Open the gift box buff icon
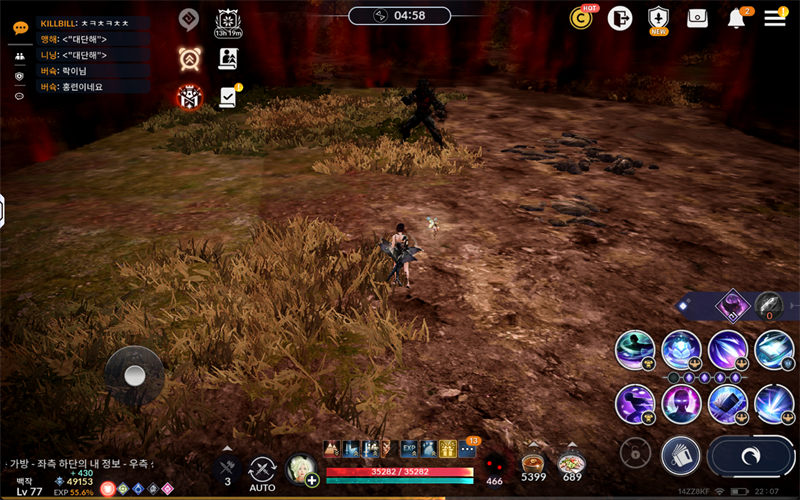The height and width of the screenshot is (500, 800). pyautogui.click(x=448, y=449)
